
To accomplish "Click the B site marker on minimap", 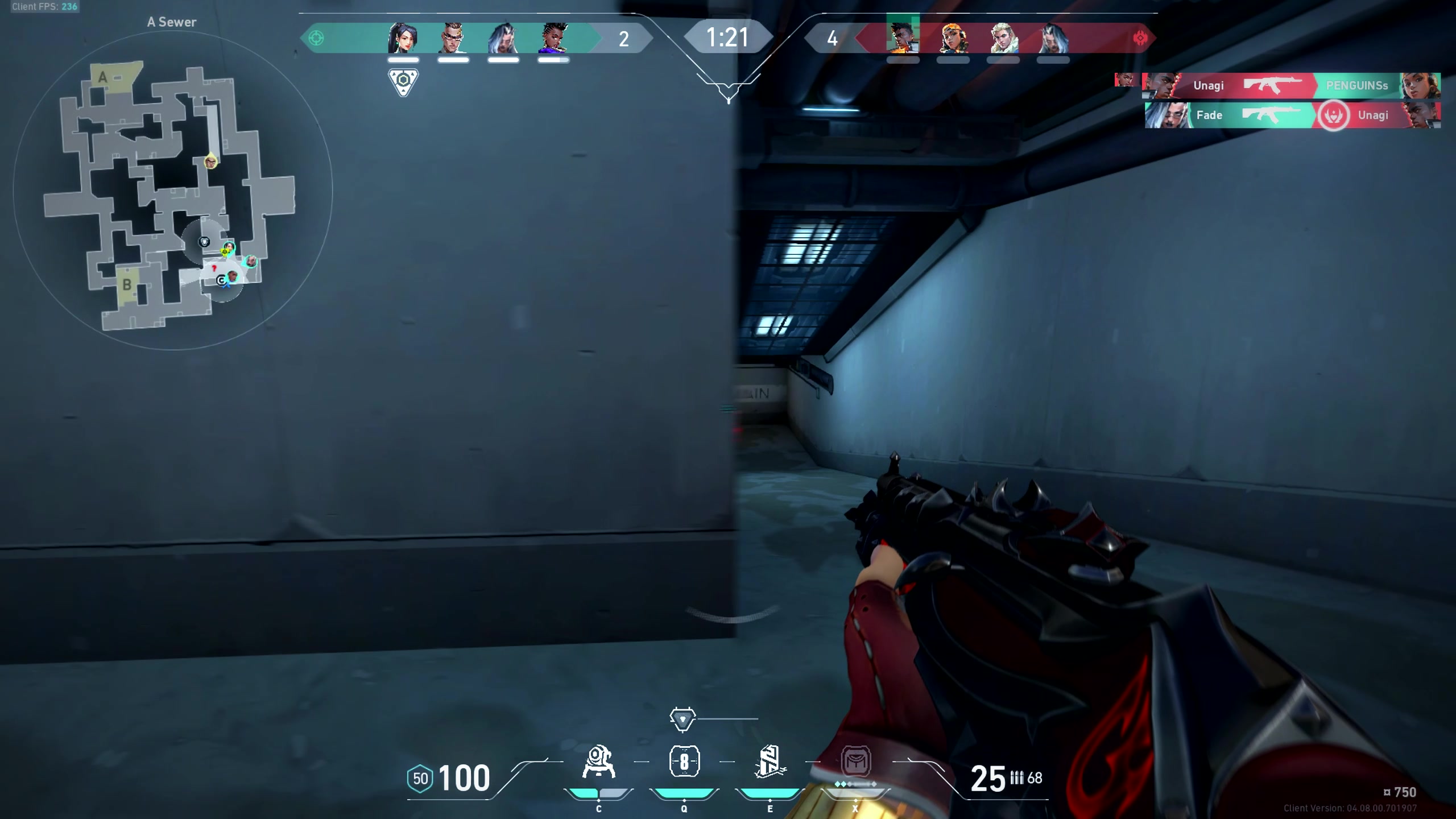I will 126,284.
